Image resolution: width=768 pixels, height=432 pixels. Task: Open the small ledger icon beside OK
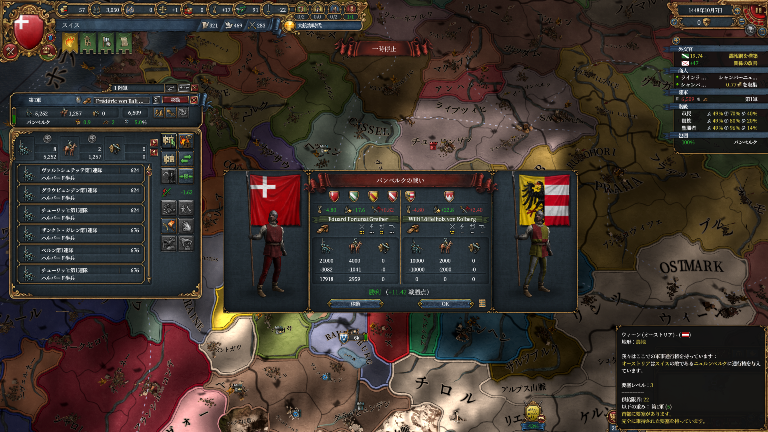482,303
